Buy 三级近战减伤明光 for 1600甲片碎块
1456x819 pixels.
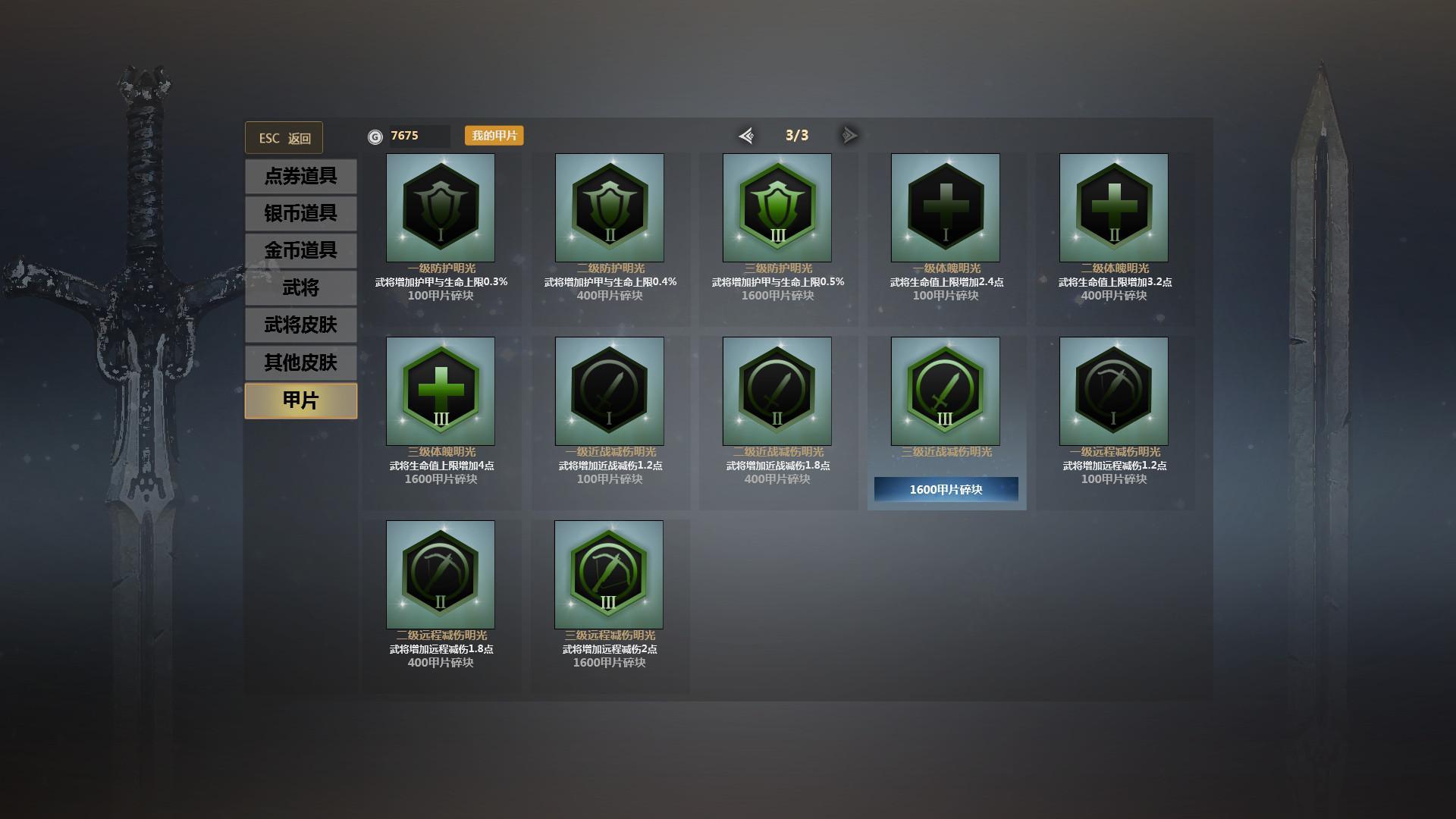[x=946, y=489]
